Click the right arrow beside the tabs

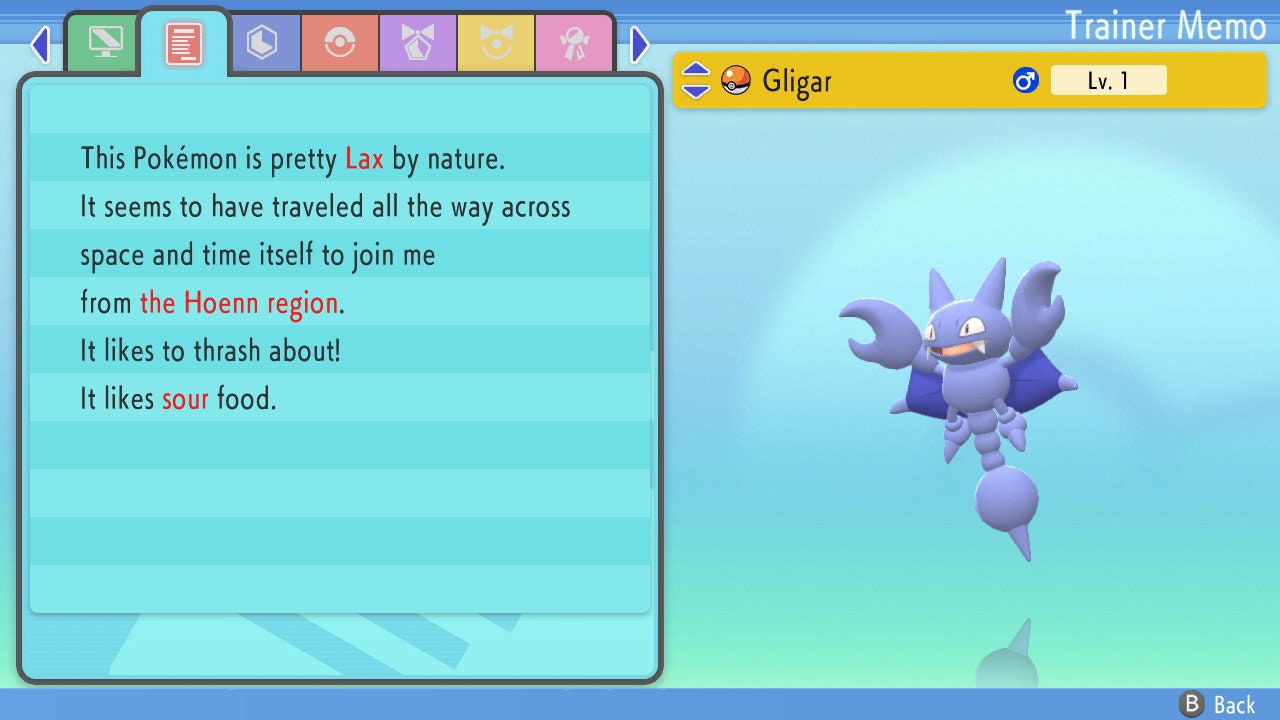[x=640, y=44]
